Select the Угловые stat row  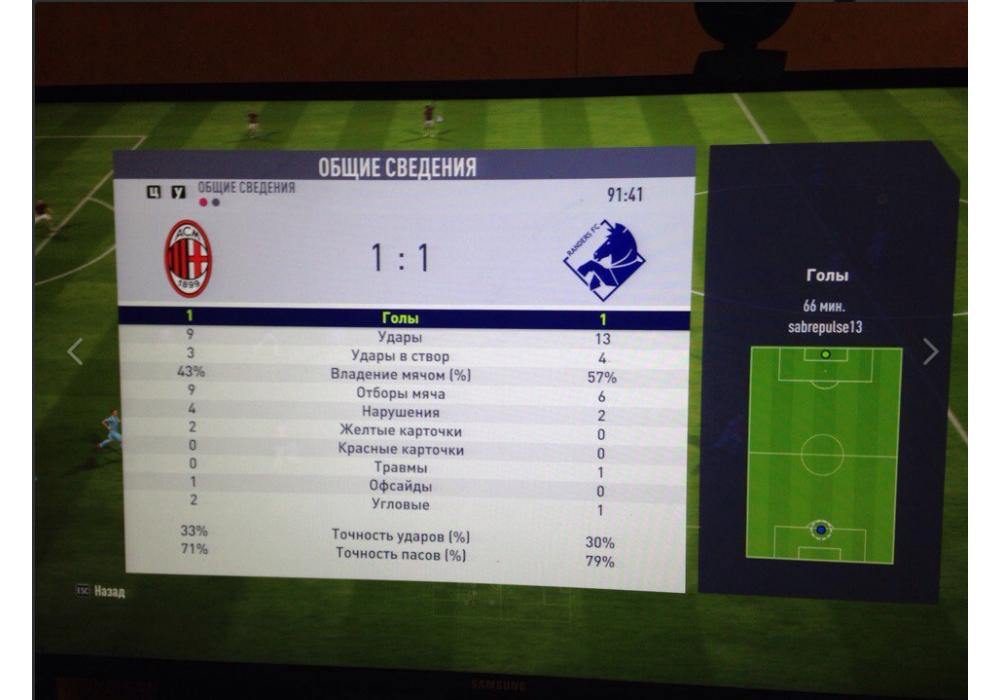click(400, 505)
